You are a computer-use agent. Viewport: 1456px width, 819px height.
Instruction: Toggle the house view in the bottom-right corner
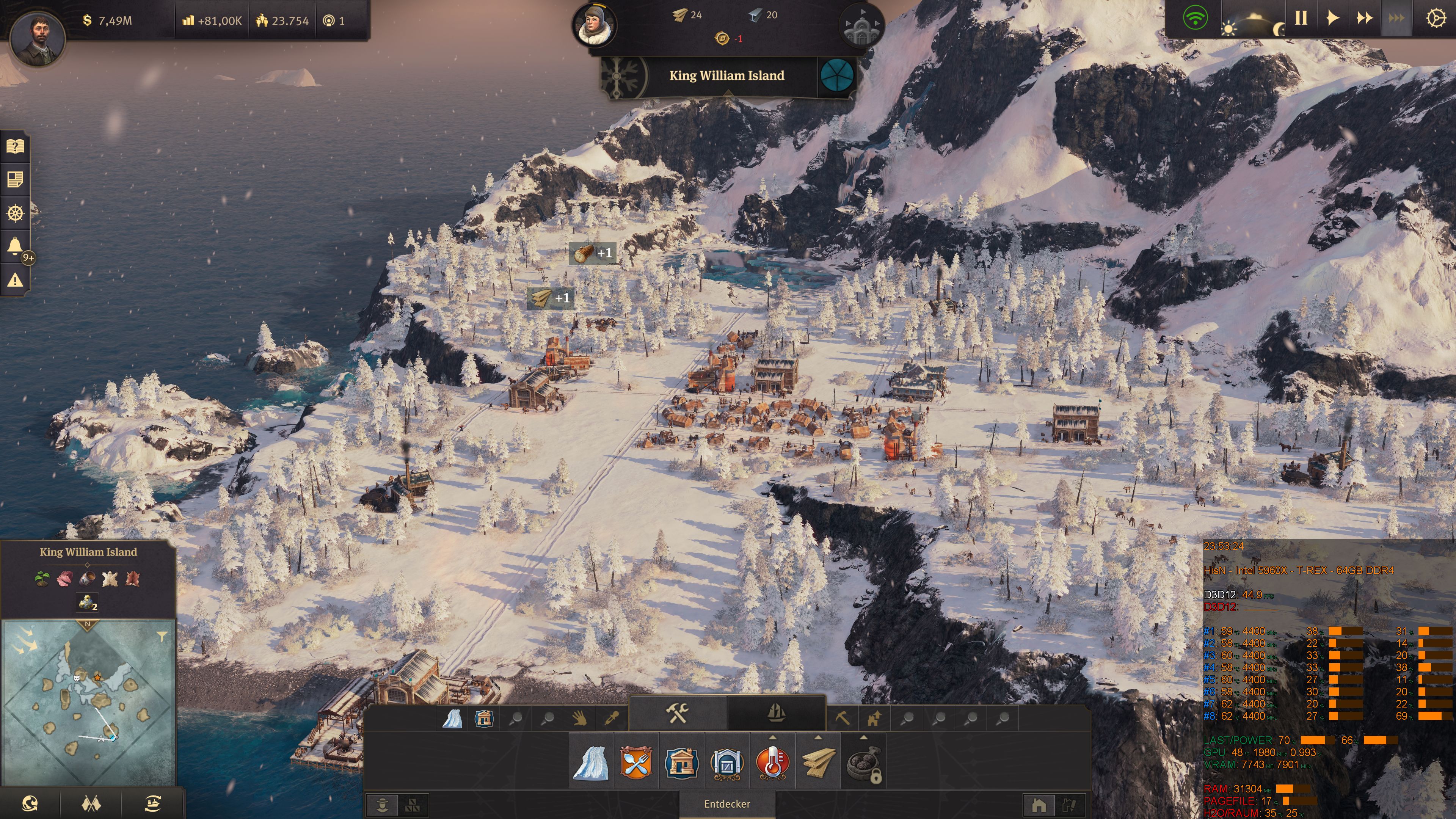(1039, 805)
